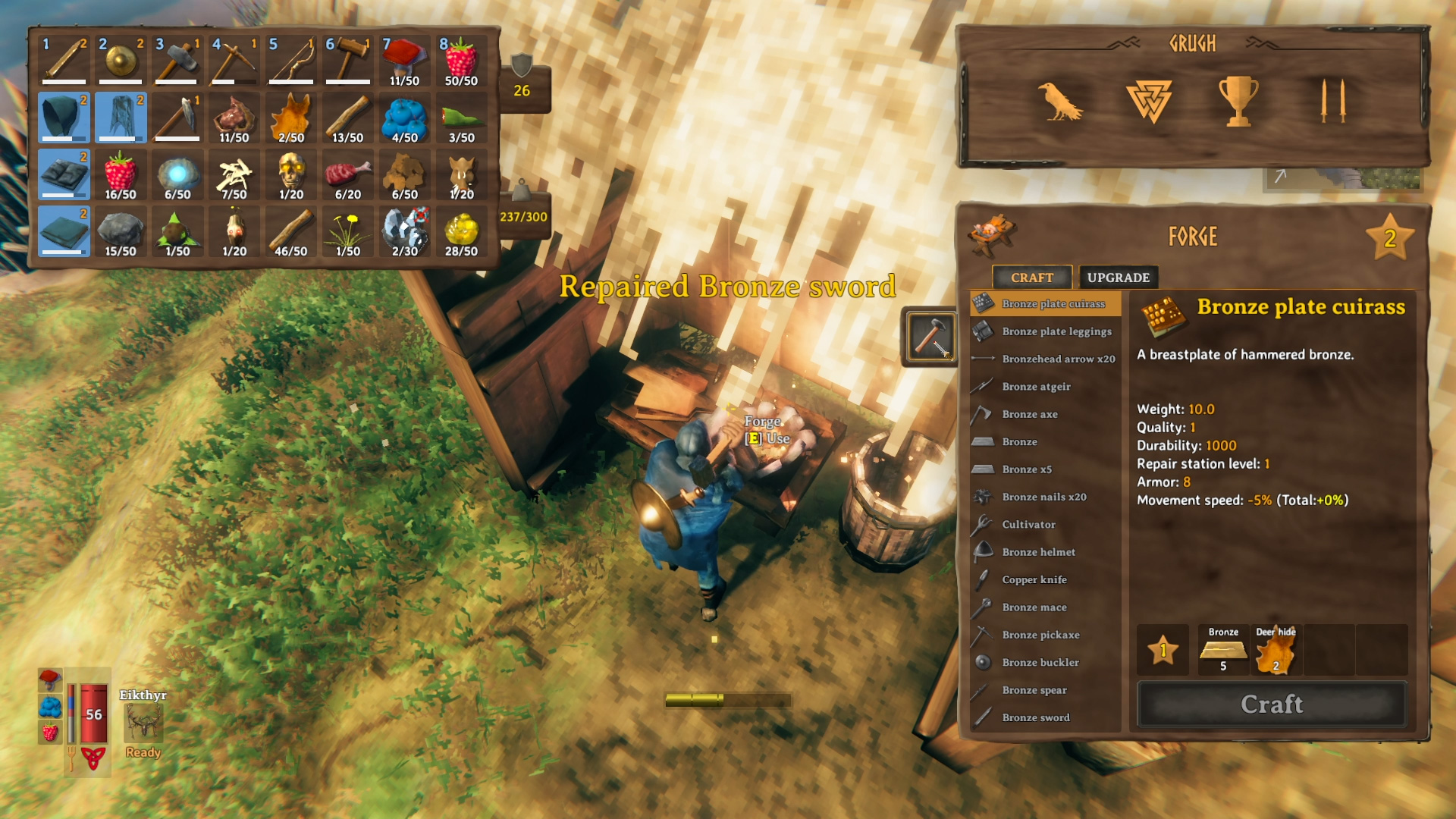Open the Bronze pickaxe recipe entry
This screenshot has height=819, width=1456.
pyautogui.click(x=1040, y=635)
